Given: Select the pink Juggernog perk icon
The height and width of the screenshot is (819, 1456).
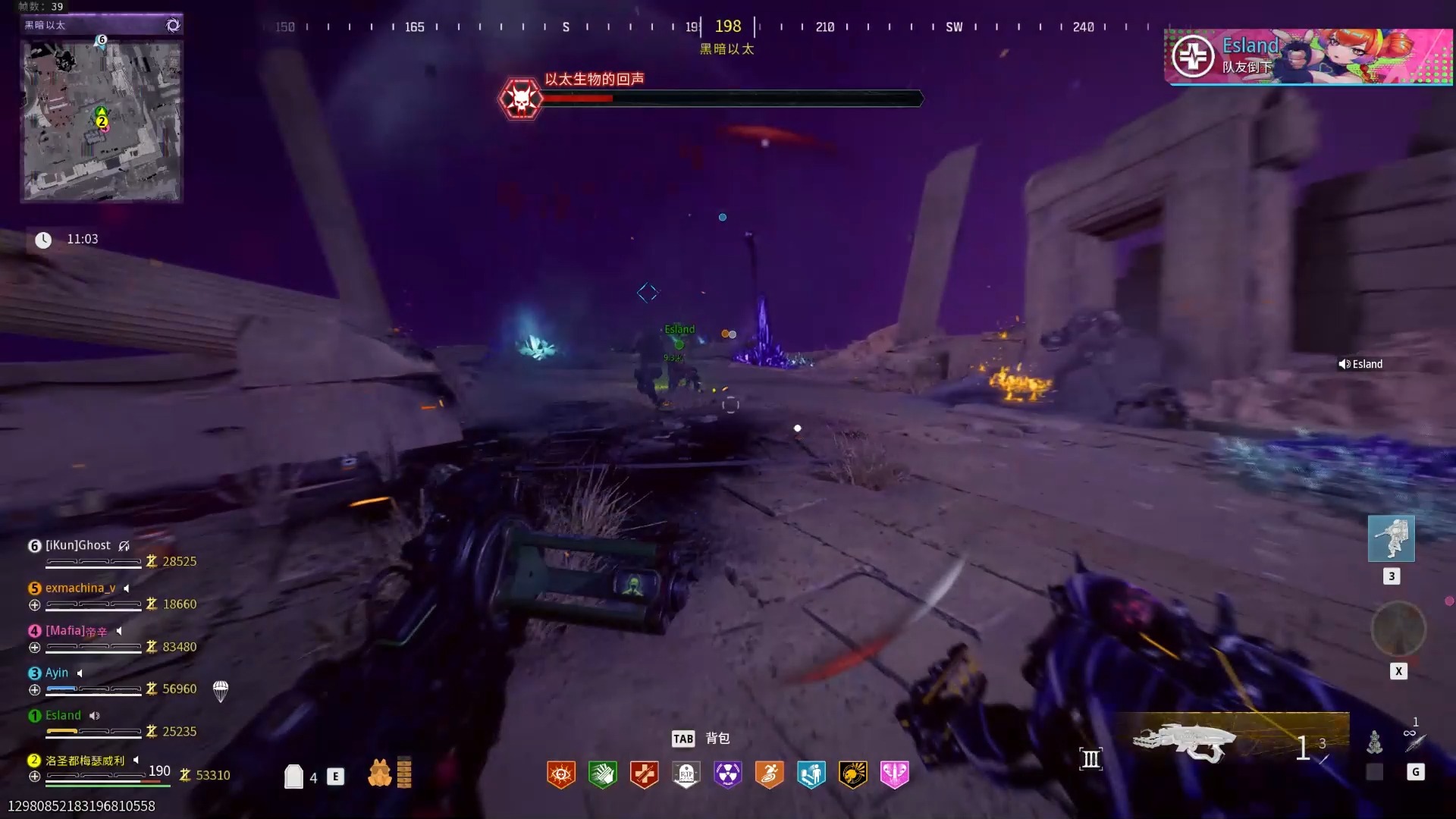Looking at the screenshot, I should click(895, 774).
